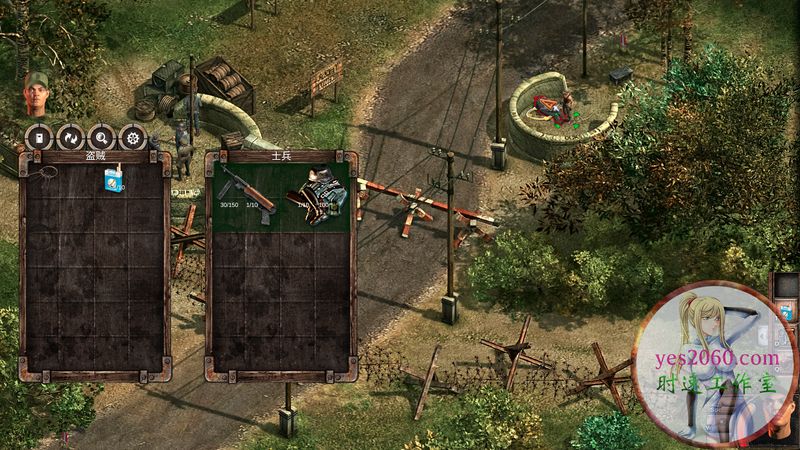Select the cigarette pack in thief inventory
The height and width of the screenshot is (450, 800).
[x=112, y=178]
